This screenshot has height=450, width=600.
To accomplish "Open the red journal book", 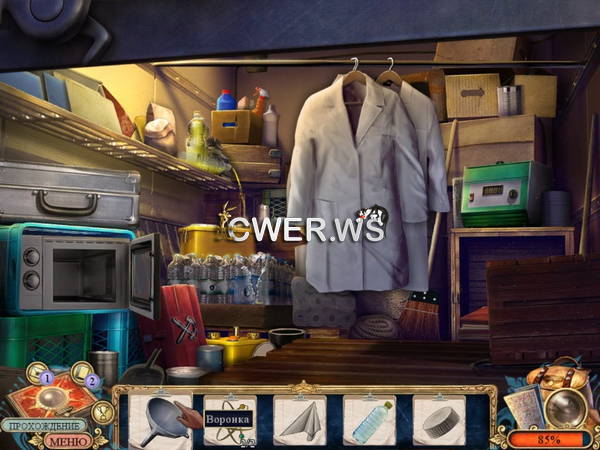I will [52, 396].
